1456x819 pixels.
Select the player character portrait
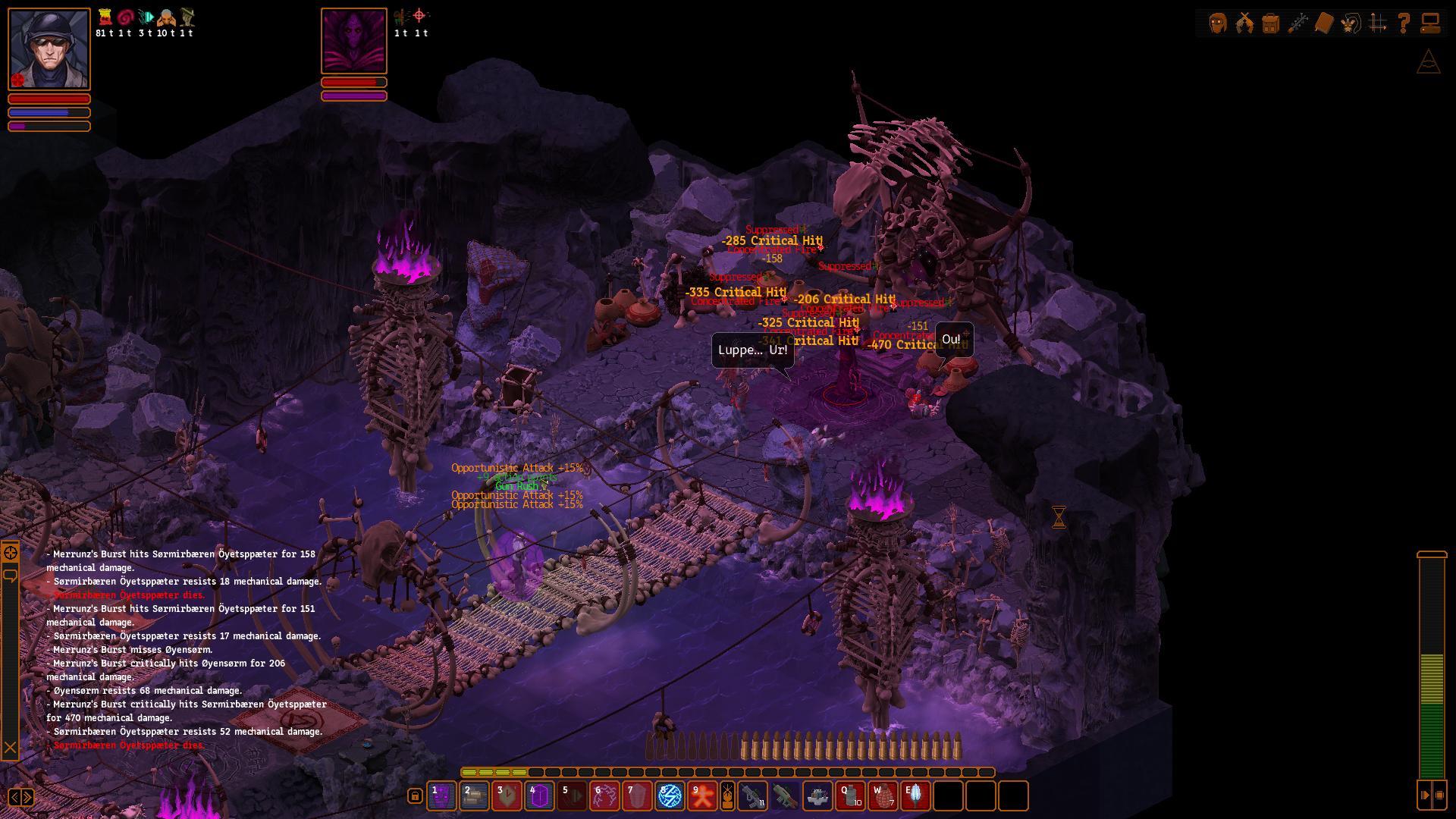point(49,49)
